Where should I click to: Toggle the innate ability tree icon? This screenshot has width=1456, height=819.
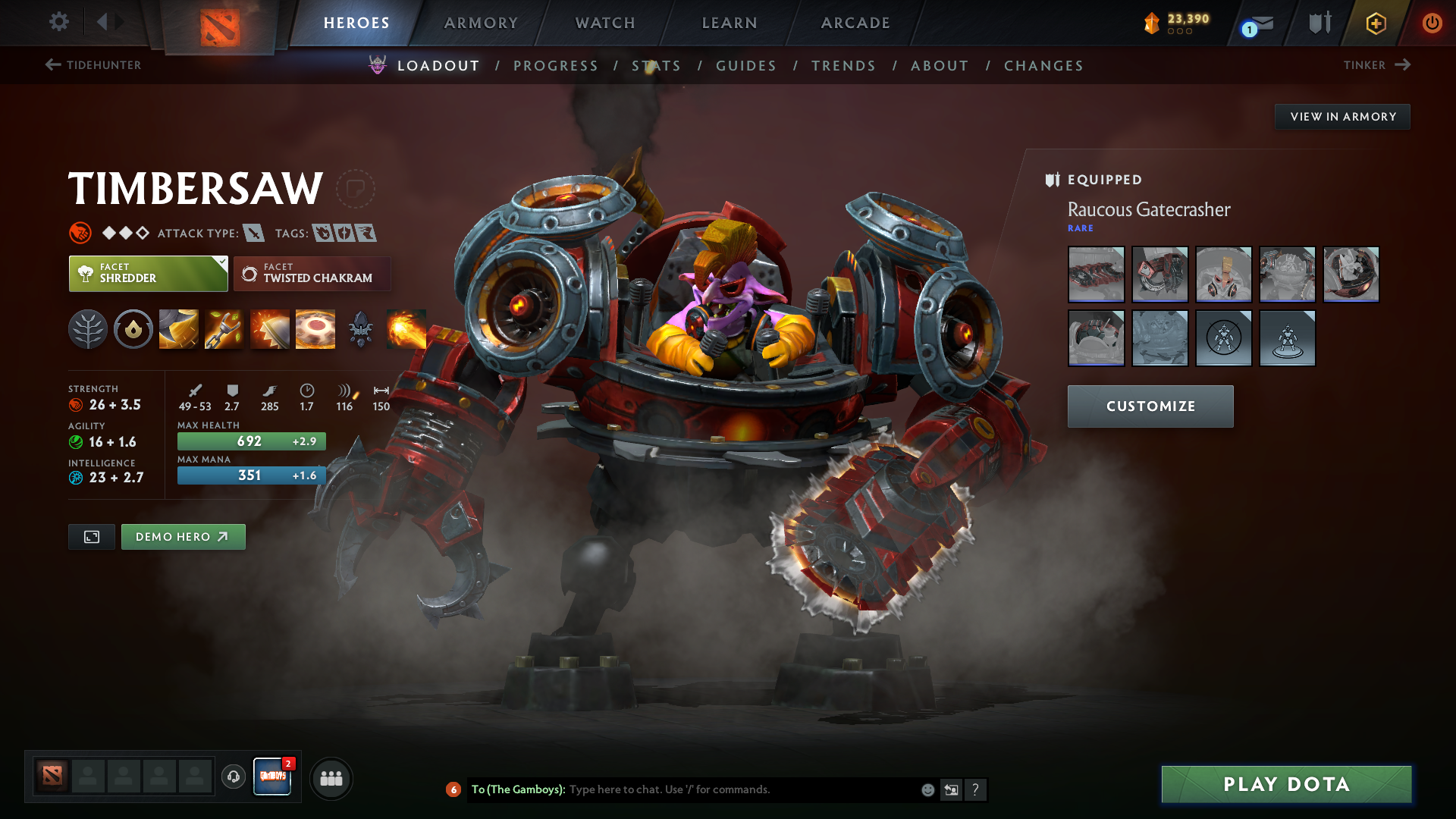point(87,329)
